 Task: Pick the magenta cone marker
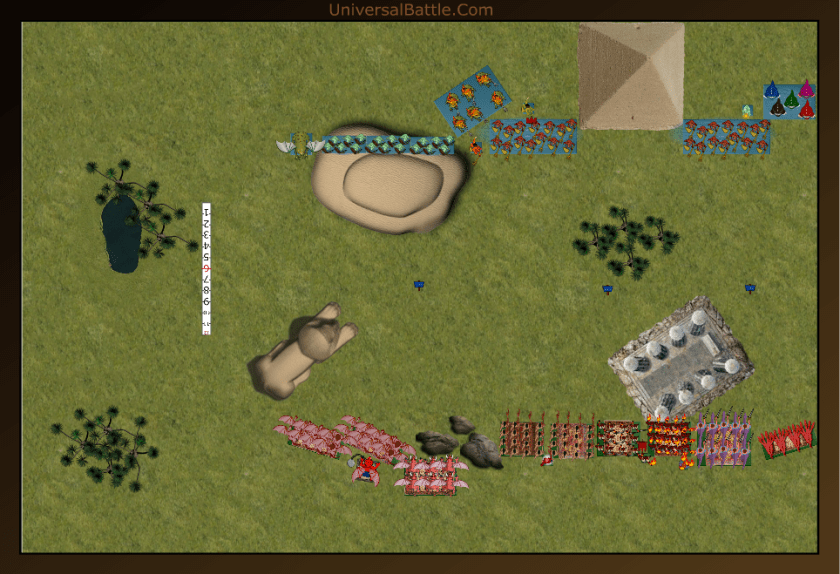click(806, 89)
